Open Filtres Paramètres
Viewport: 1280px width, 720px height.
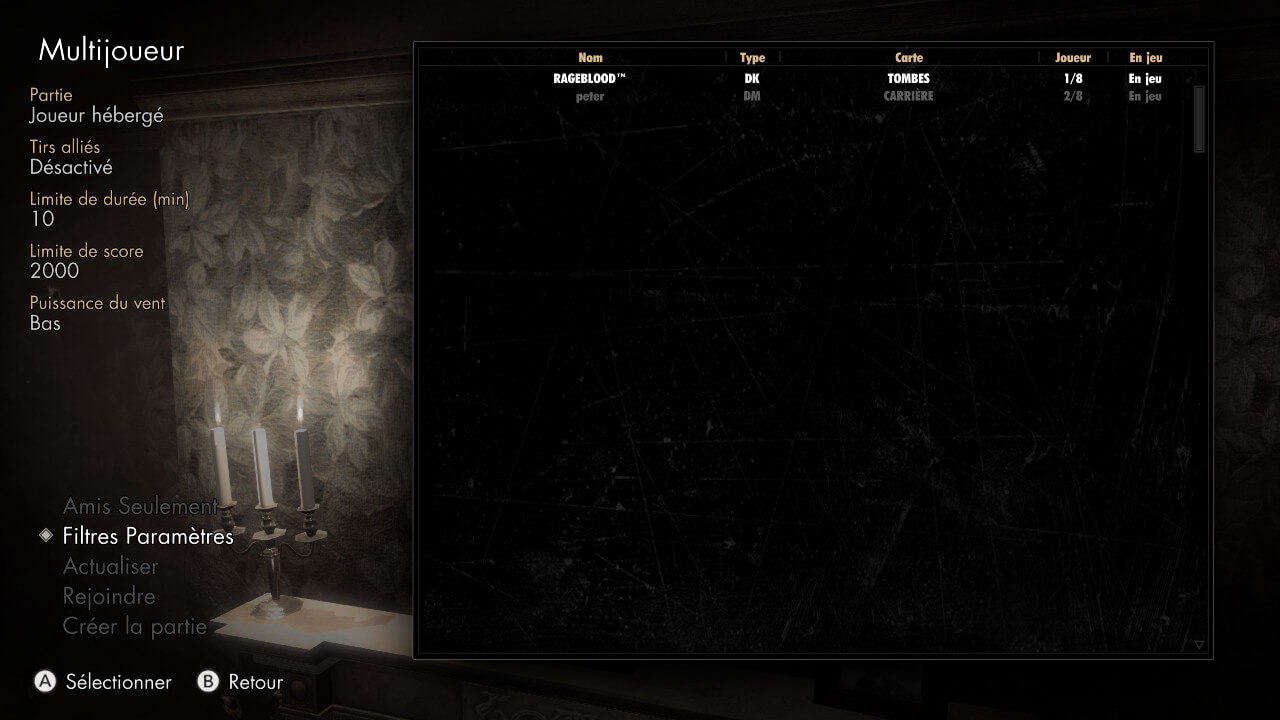147,536
